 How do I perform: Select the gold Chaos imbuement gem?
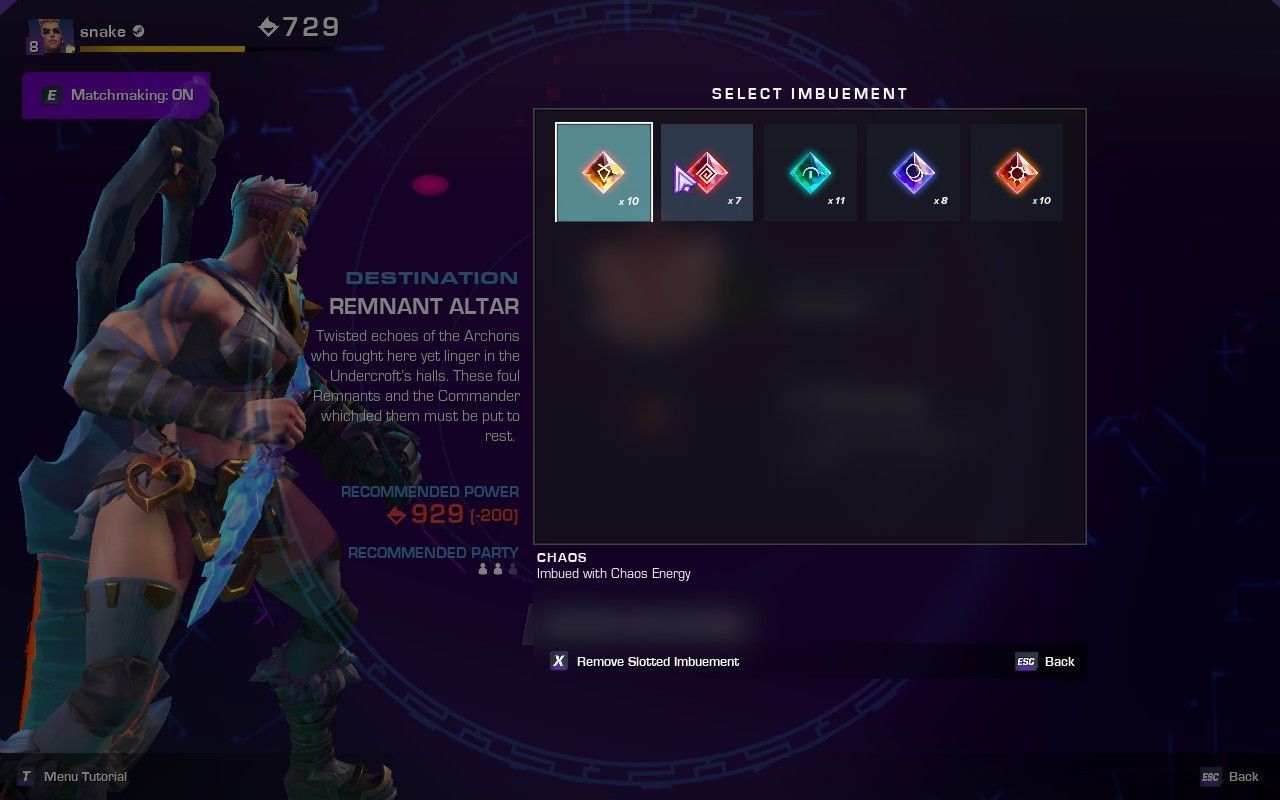603,170
